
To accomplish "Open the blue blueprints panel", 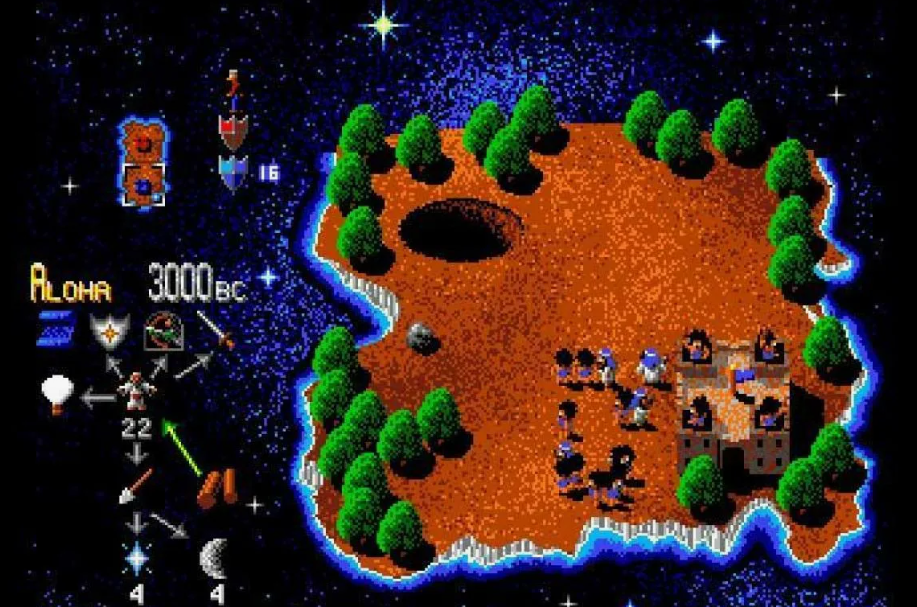I will (x=56, y=327).
